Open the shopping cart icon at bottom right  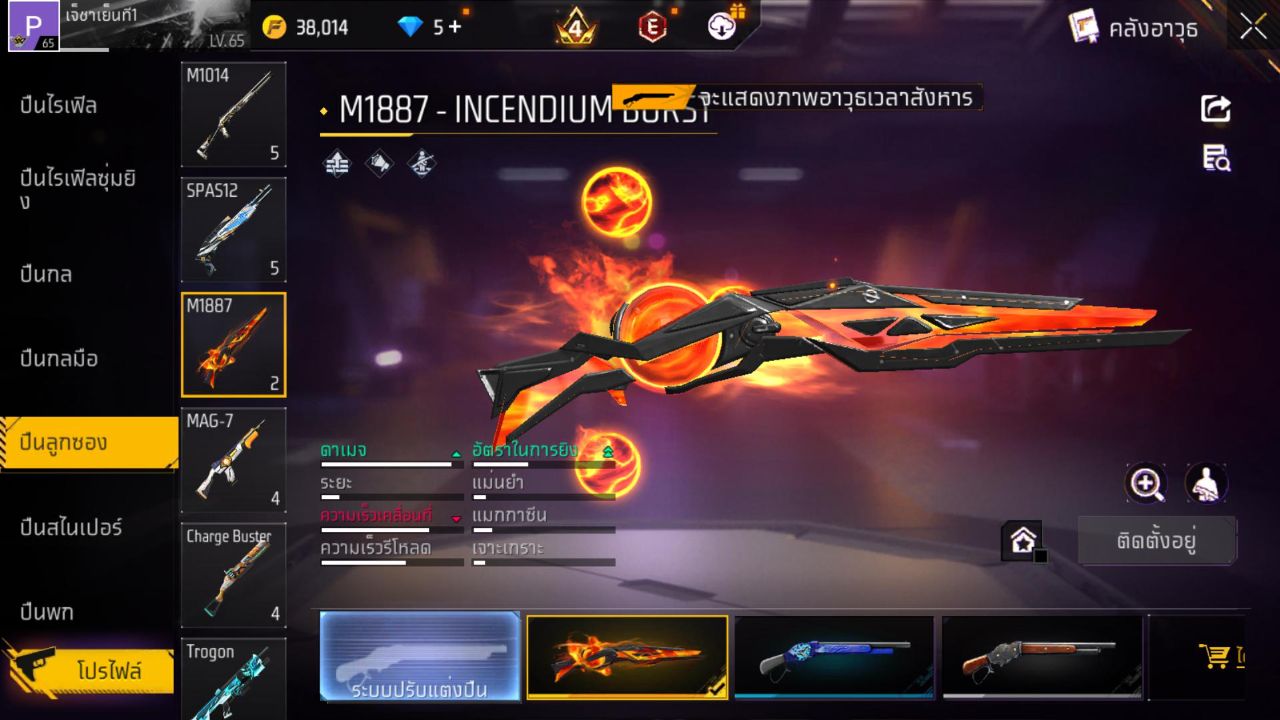click(x=1213, y=656)
